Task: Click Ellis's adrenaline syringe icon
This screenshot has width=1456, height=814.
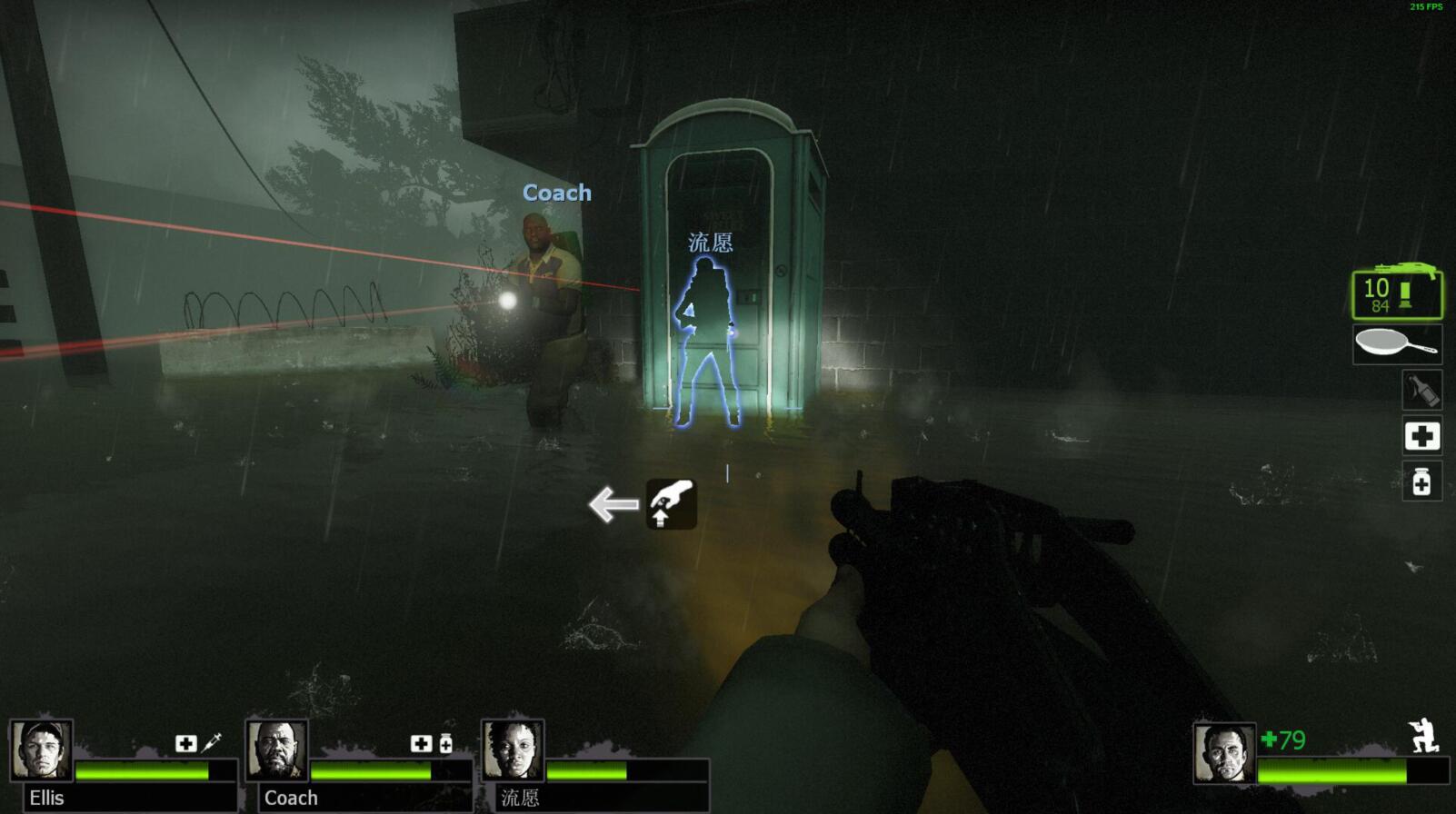Action: coord(211,743)
